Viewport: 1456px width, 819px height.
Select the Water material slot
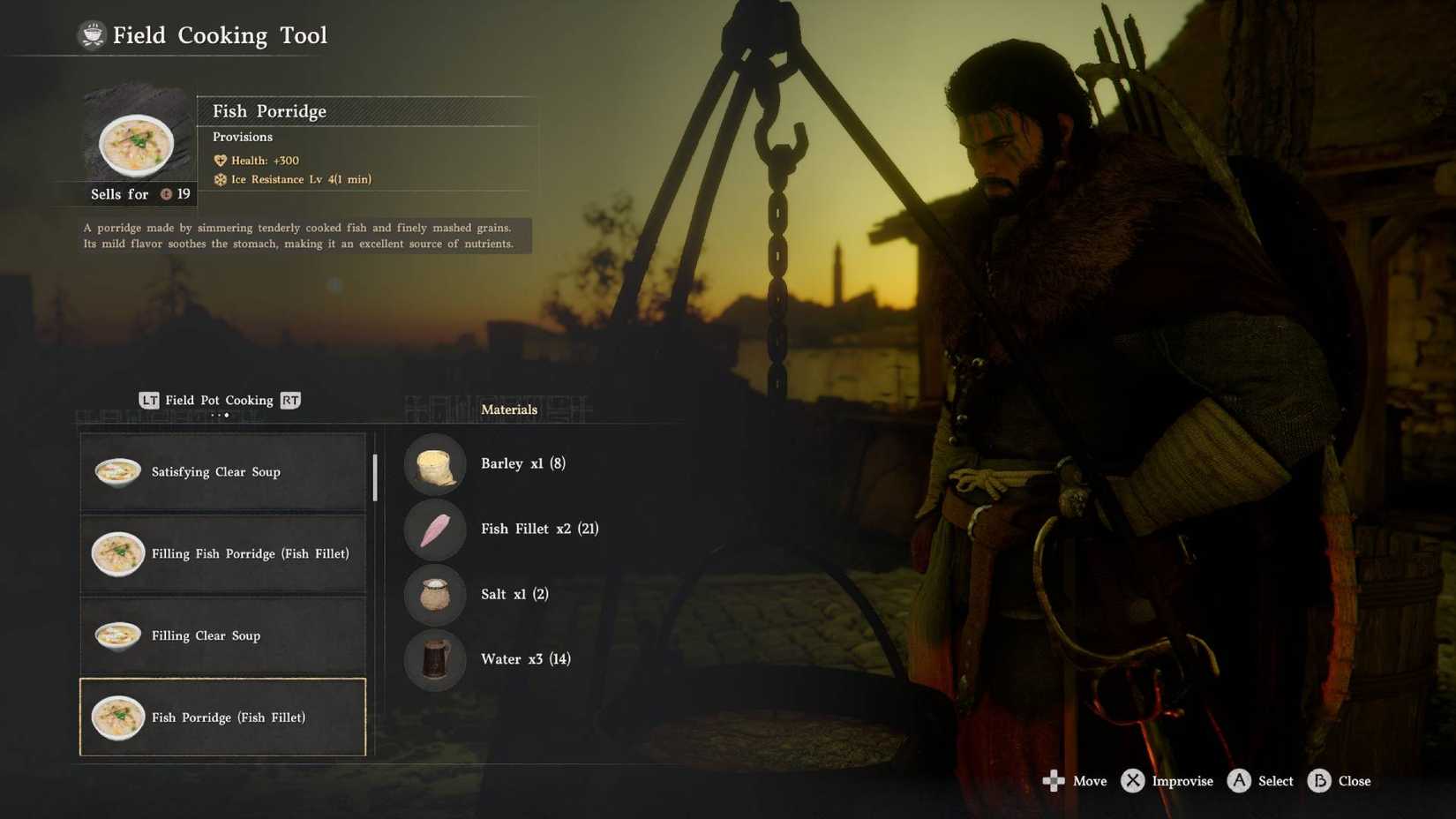[435, 659]
